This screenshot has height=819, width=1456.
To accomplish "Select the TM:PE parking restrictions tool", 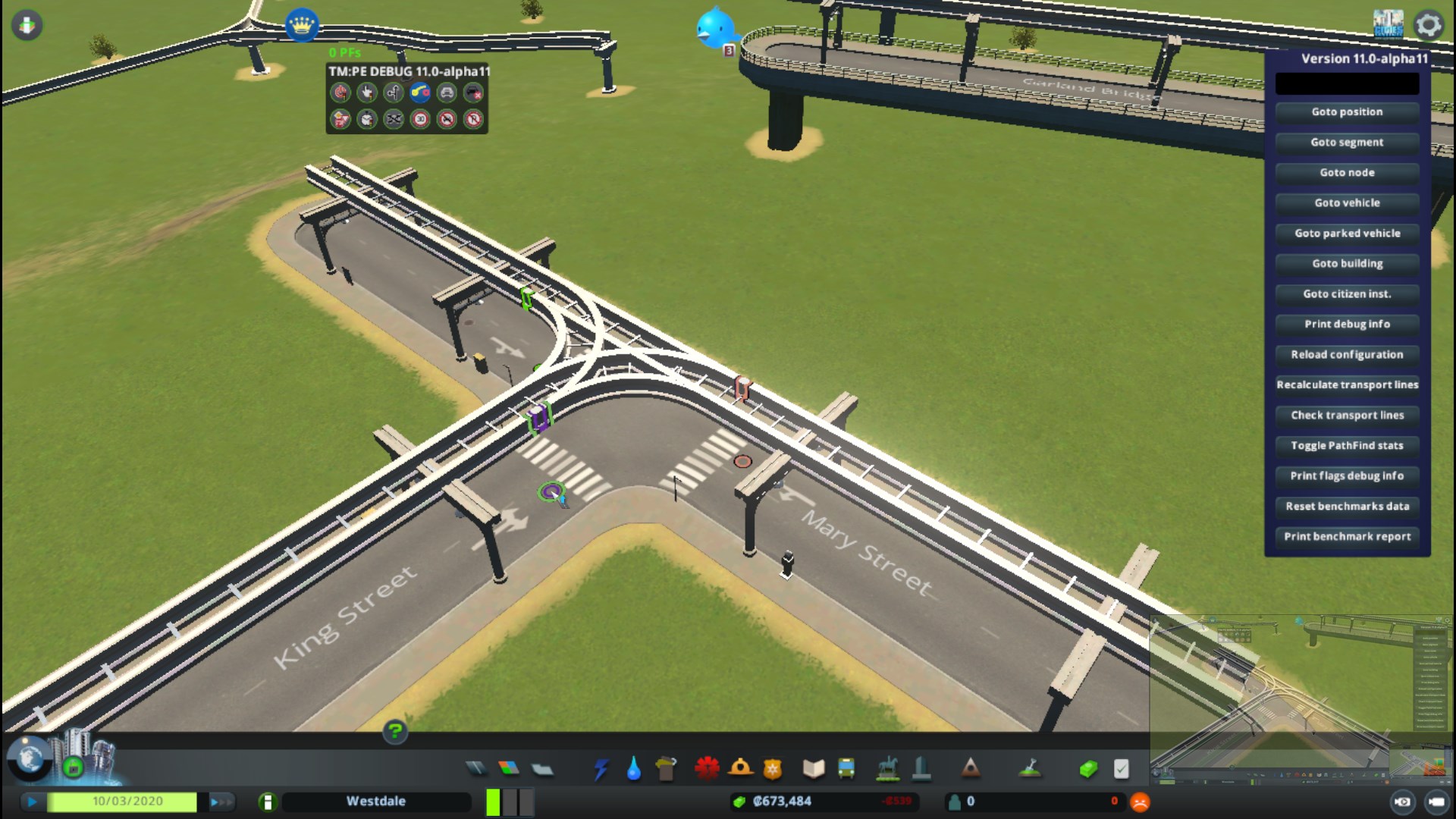I will tap(474, 119).
